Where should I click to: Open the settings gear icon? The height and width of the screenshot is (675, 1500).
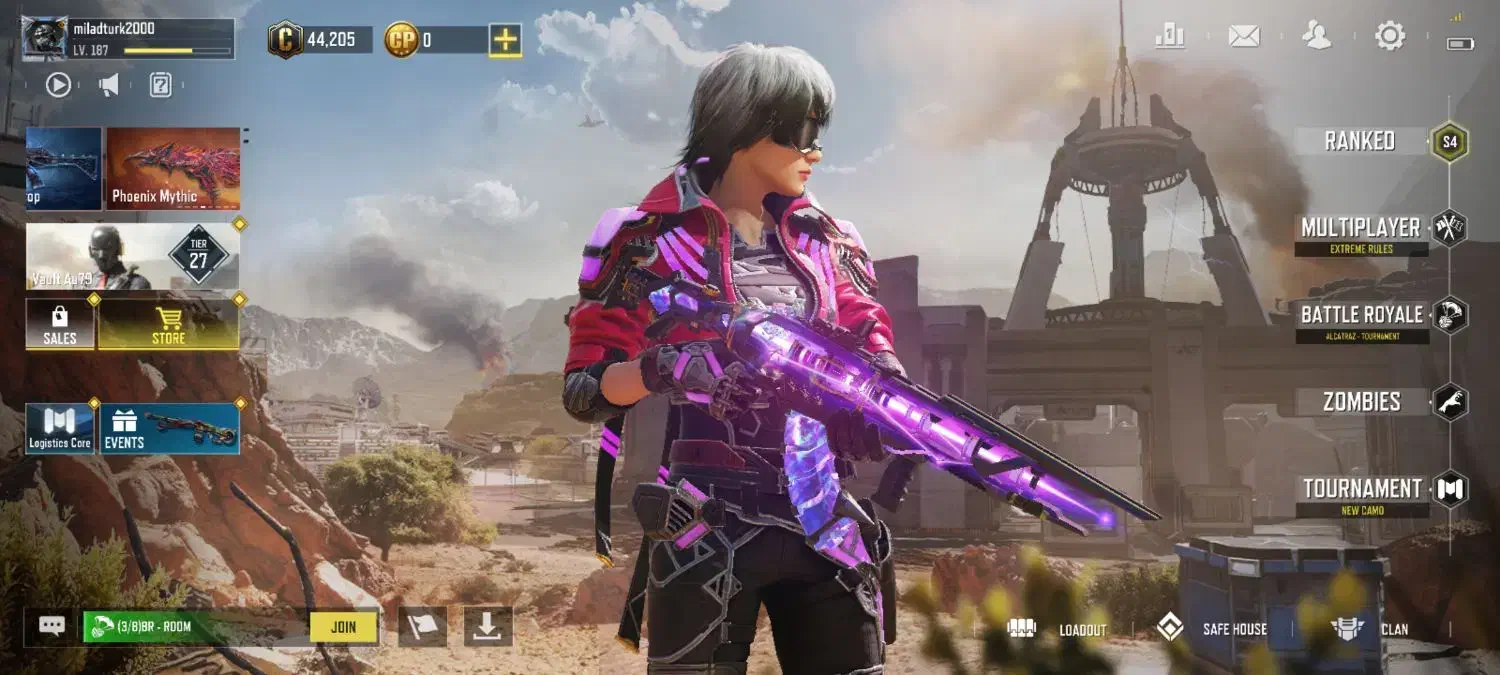coord(1389,37)
